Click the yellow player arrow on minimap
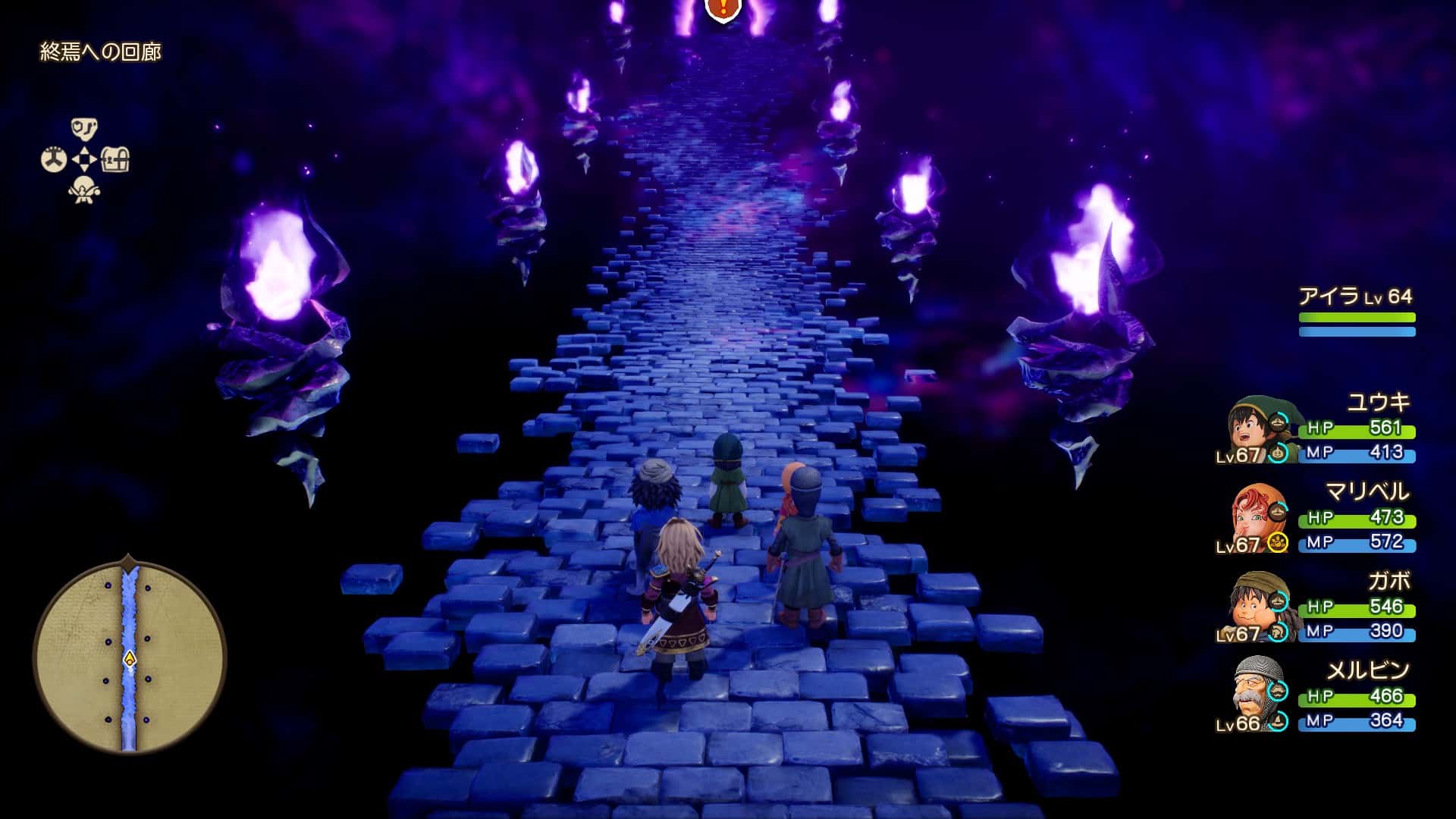The width and height of the screenshot is (1456, 819). click(x=130, y=658)
